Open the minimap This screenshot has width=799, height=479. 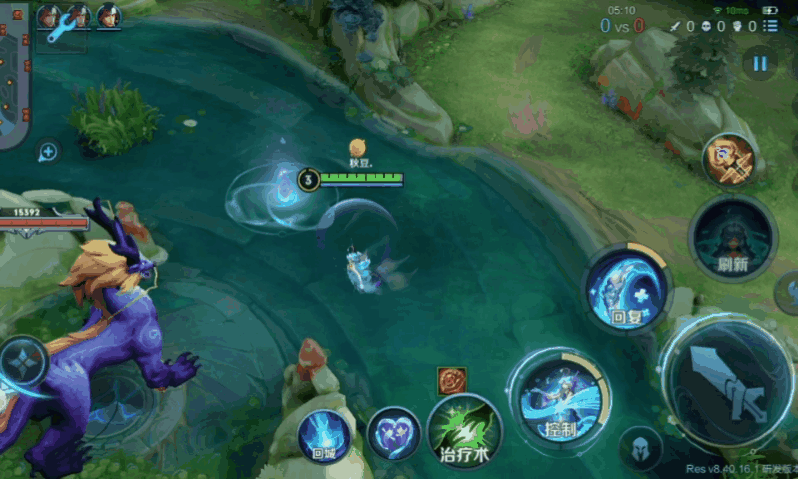[14, 75]
